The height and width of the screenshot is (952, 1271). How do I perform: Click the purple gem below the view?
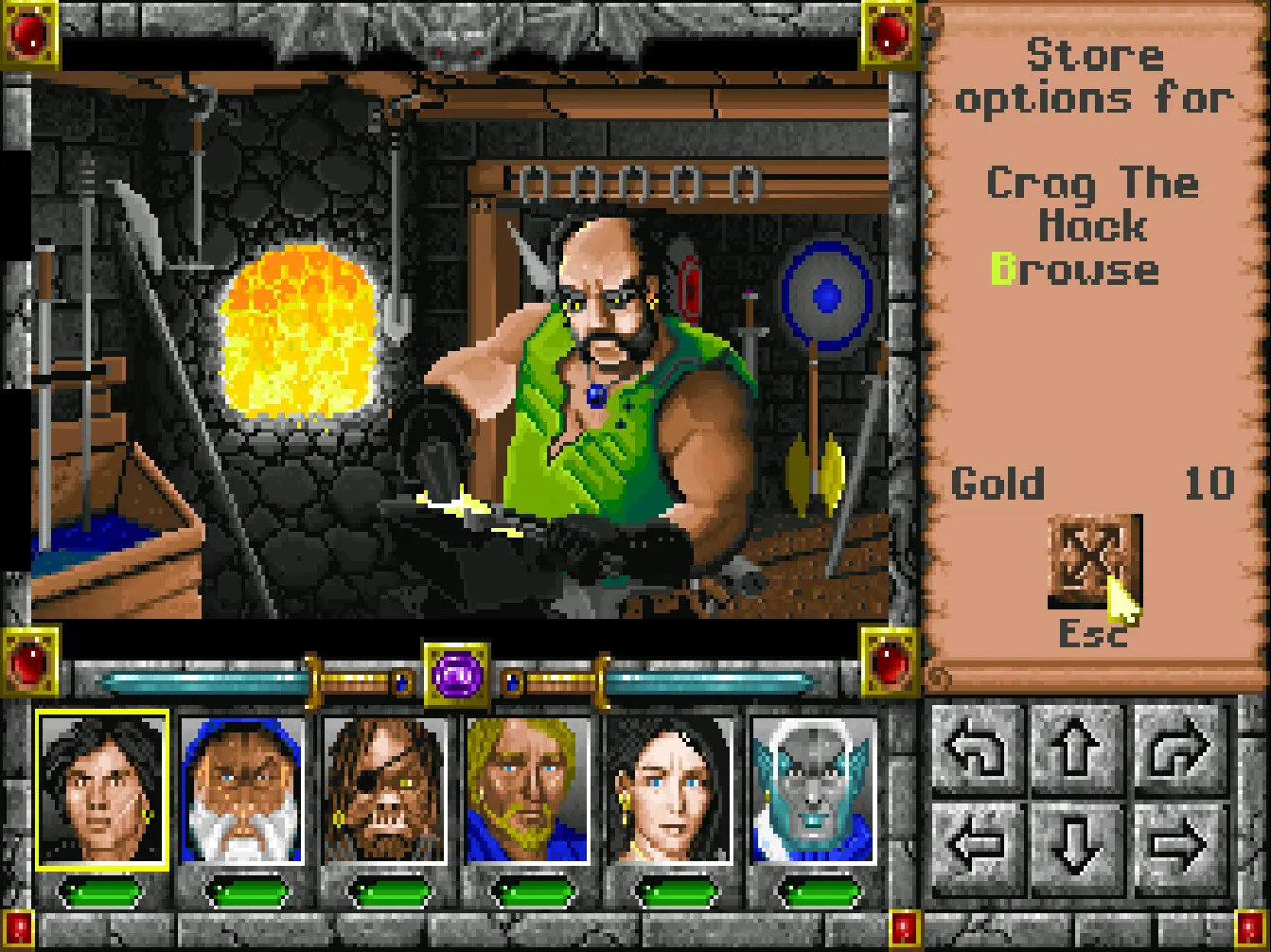click(456, 676)
